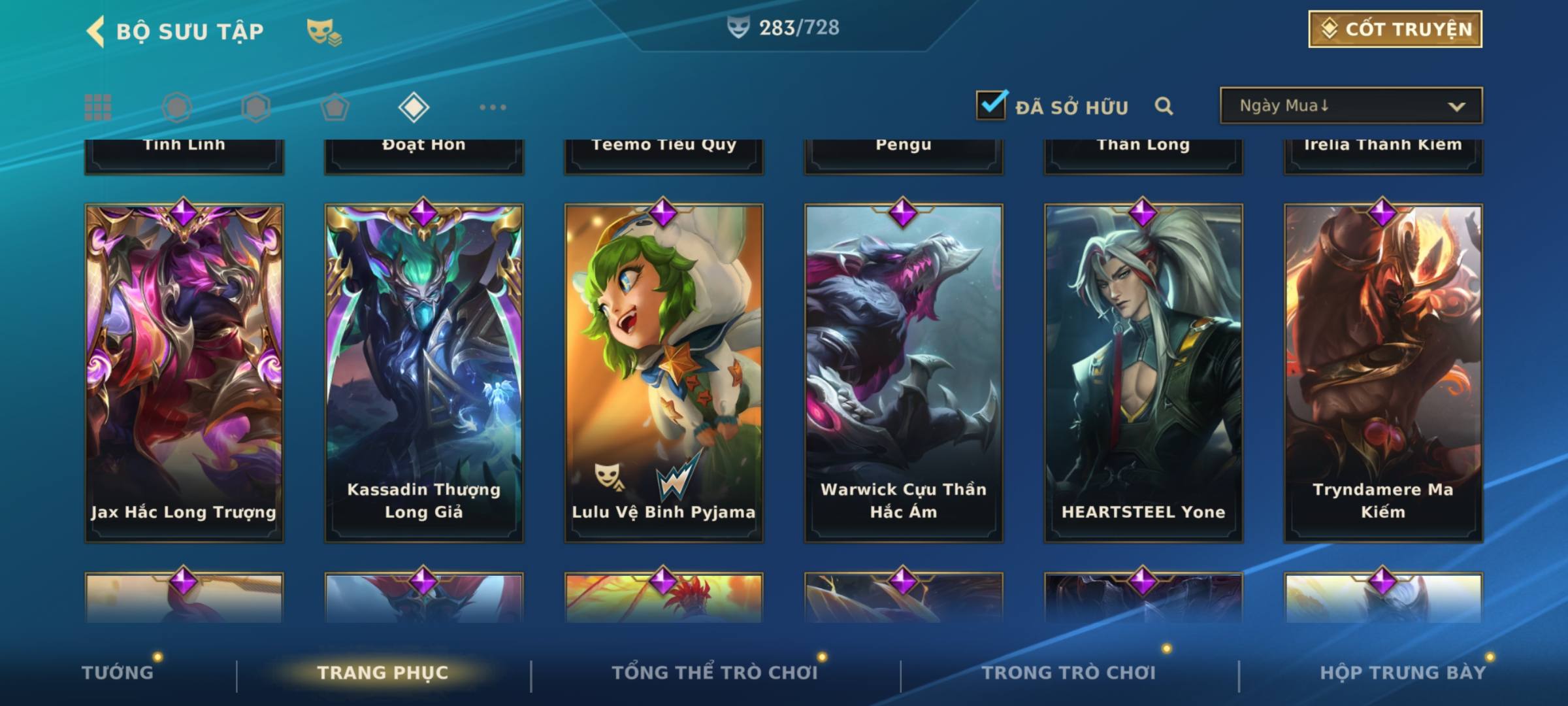Expand the Ngày Mua sort dropdown

(1350, 106)
